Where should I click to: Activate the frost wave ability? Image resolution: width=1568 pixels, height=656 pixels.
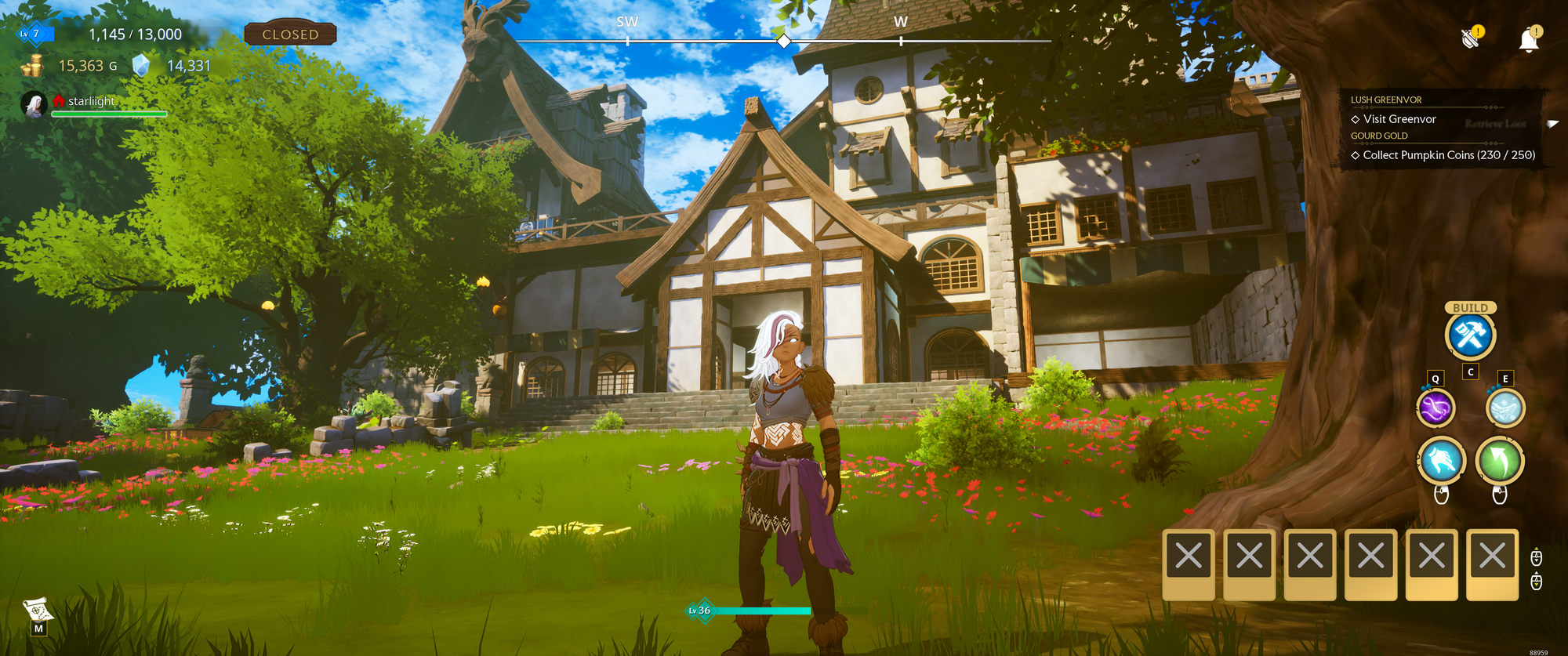tap(1505, 408)
